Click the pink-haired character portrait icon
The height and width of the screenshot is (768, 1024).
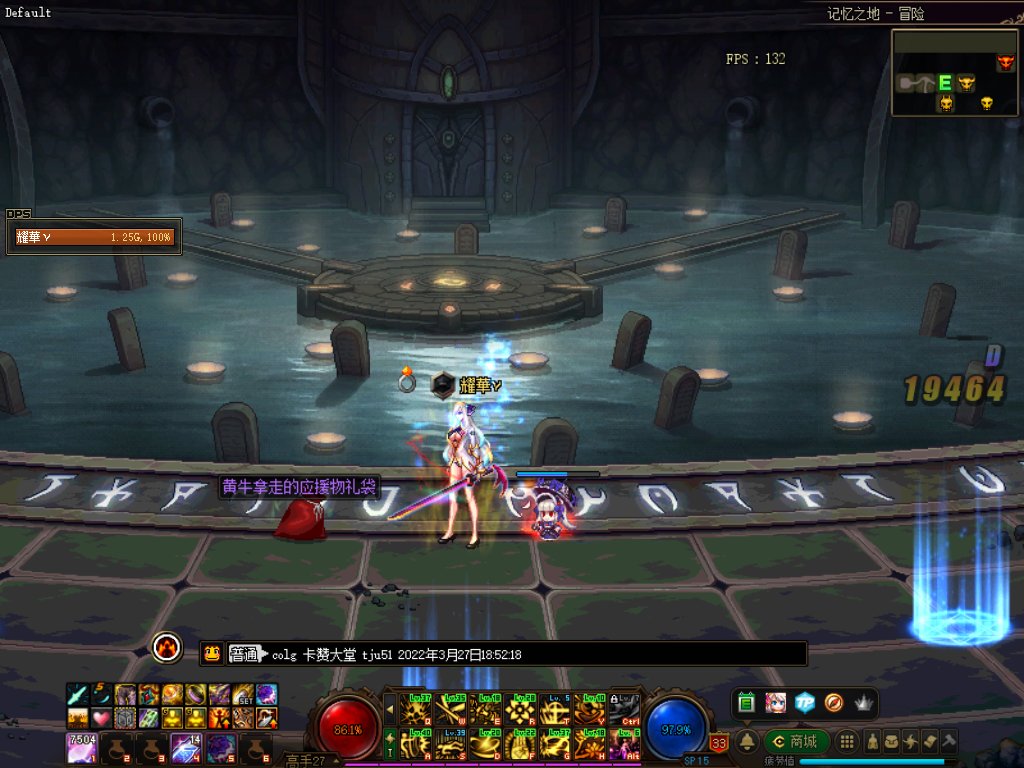click(x=776, y=703)
